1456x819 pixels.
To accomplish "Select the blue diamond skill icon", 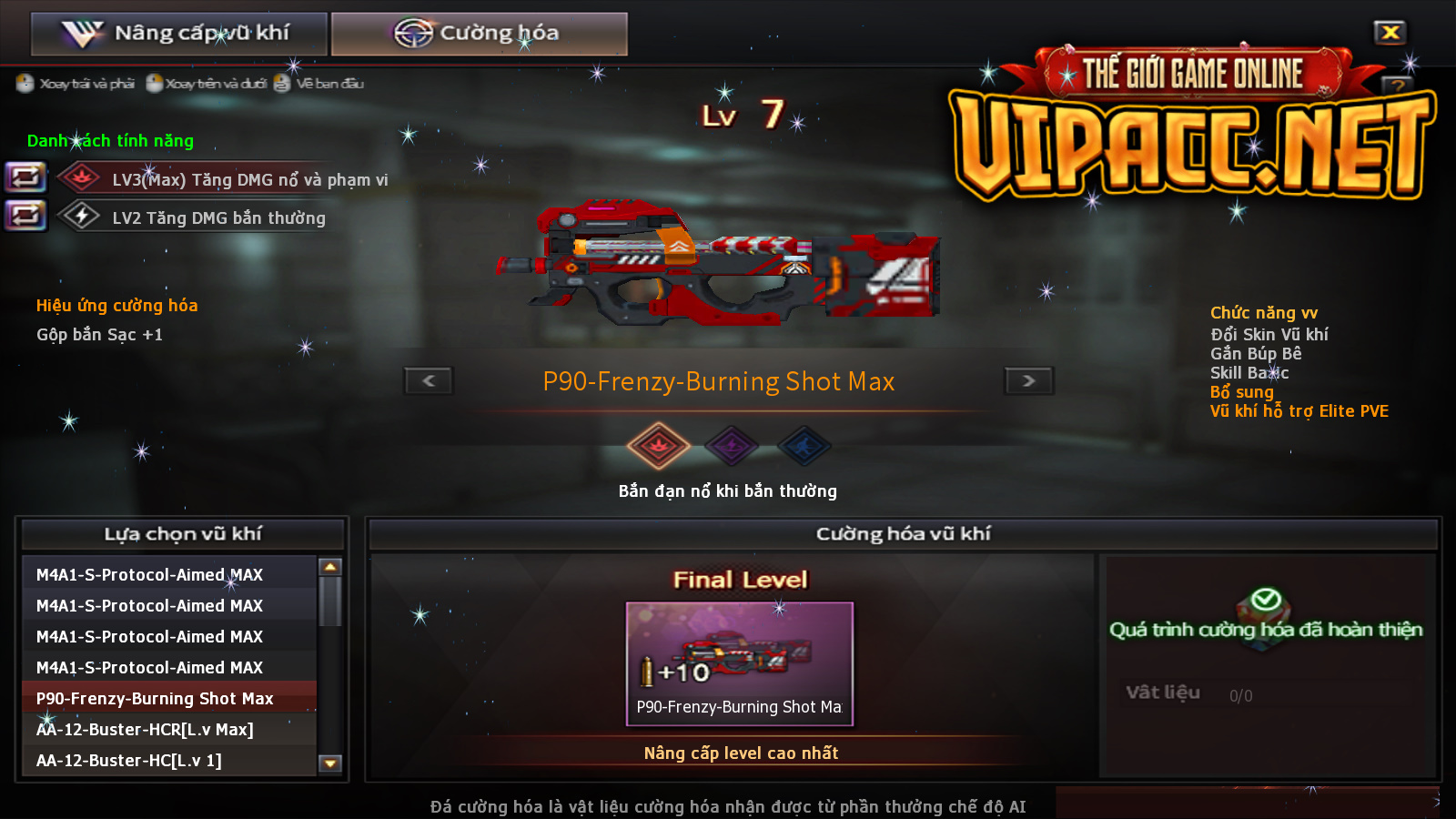I will coord(804,446).
